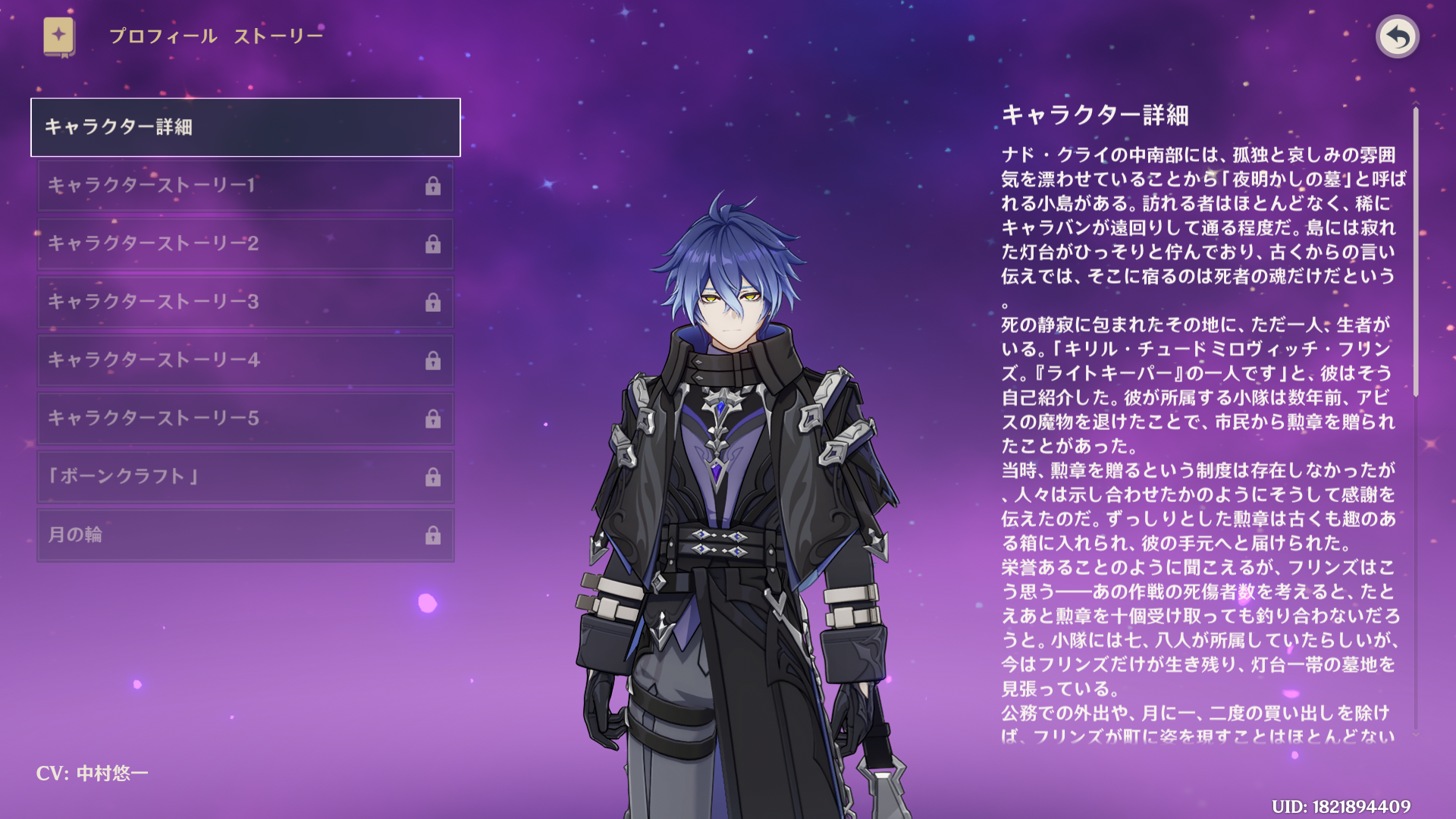Select the 「ボーンクラフト」 entry
Image resolution: width=1456 pixels, height=819 pixels.
(245, 477)
